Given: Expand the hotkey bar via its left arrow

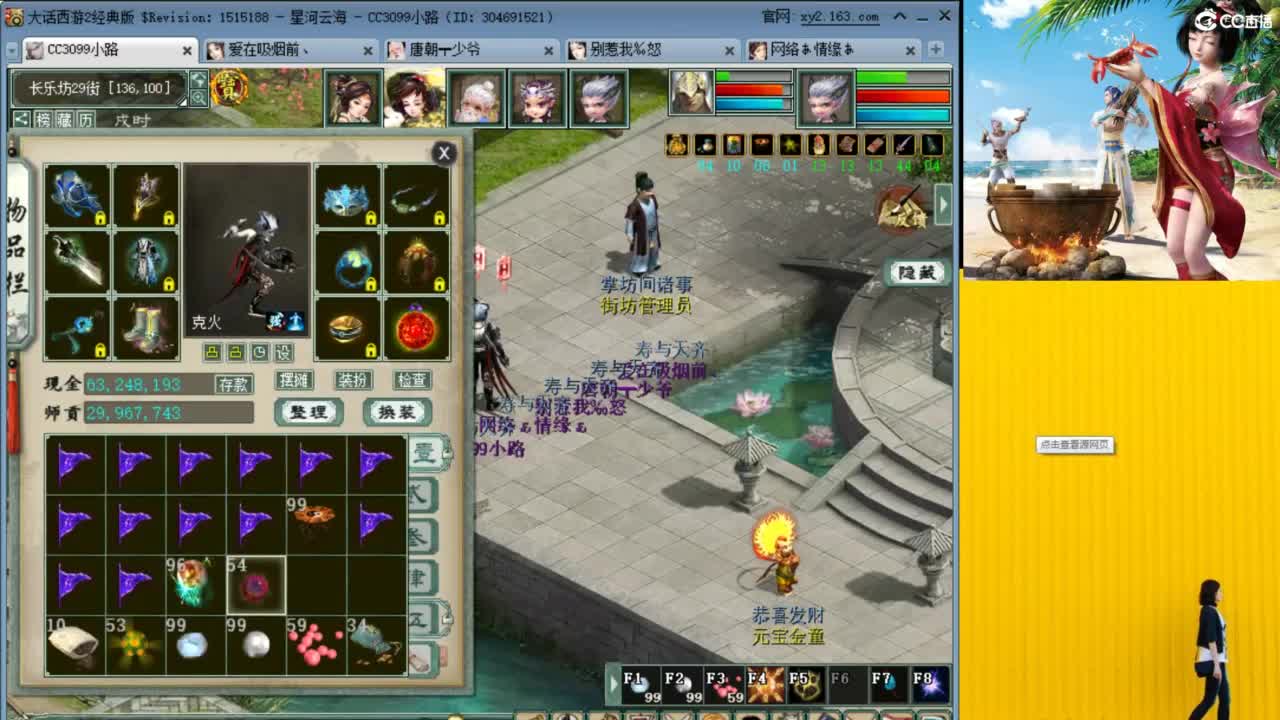Looking at the screenshot, I should pyautogui.click(x=612, y=681).
